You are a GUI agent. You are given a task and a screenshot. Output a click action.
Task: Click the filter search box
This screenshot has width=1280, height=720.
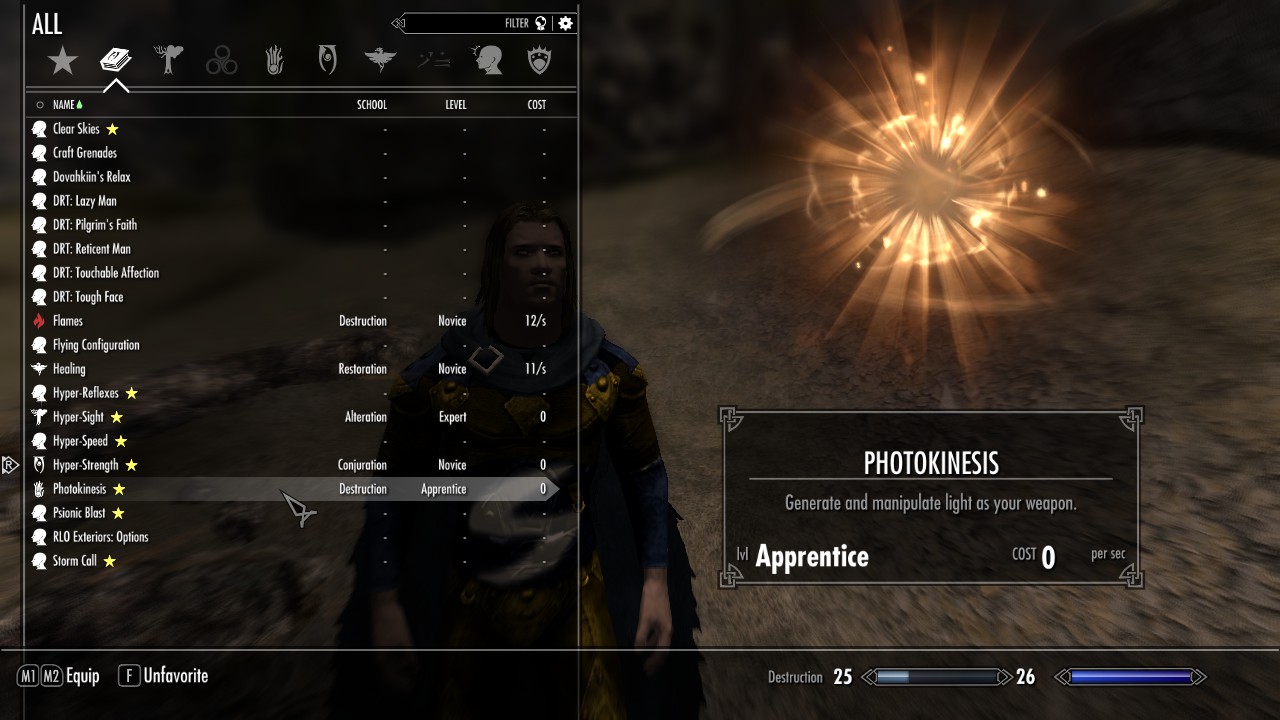pyautogui.click(x=460, y=23)
